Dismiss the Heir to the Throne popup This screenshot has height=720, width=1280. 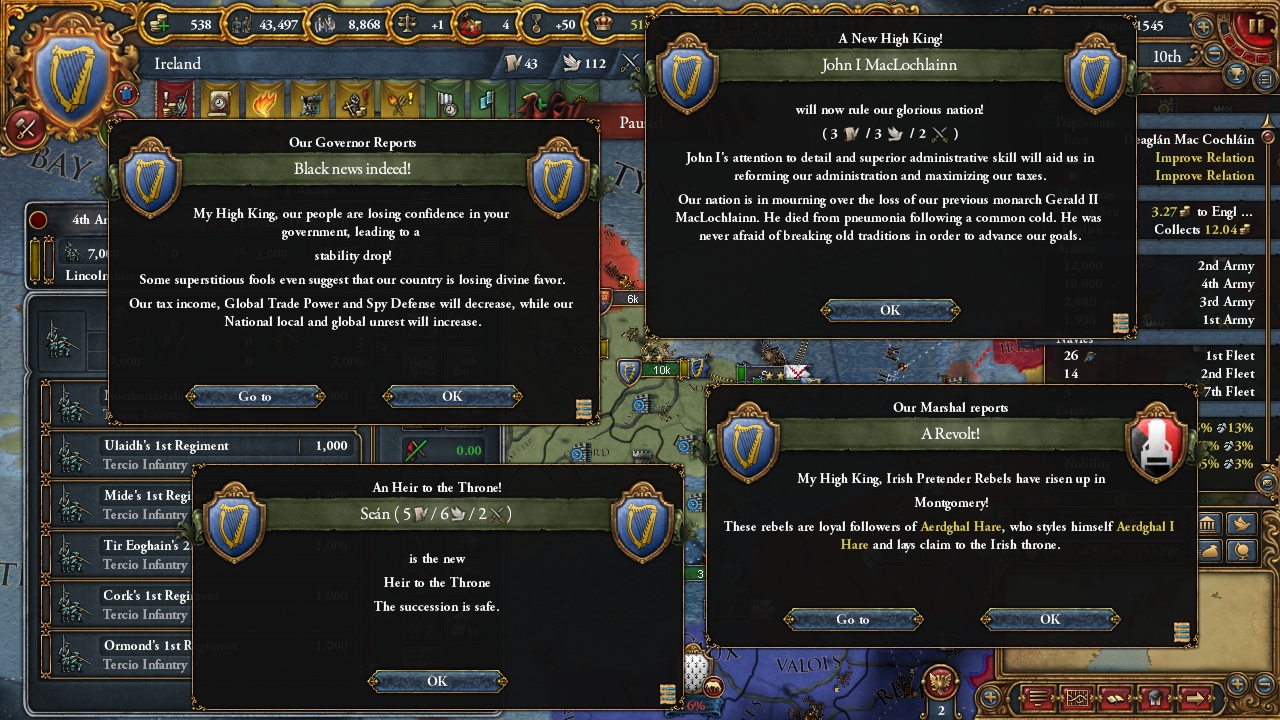click(437, 681)
